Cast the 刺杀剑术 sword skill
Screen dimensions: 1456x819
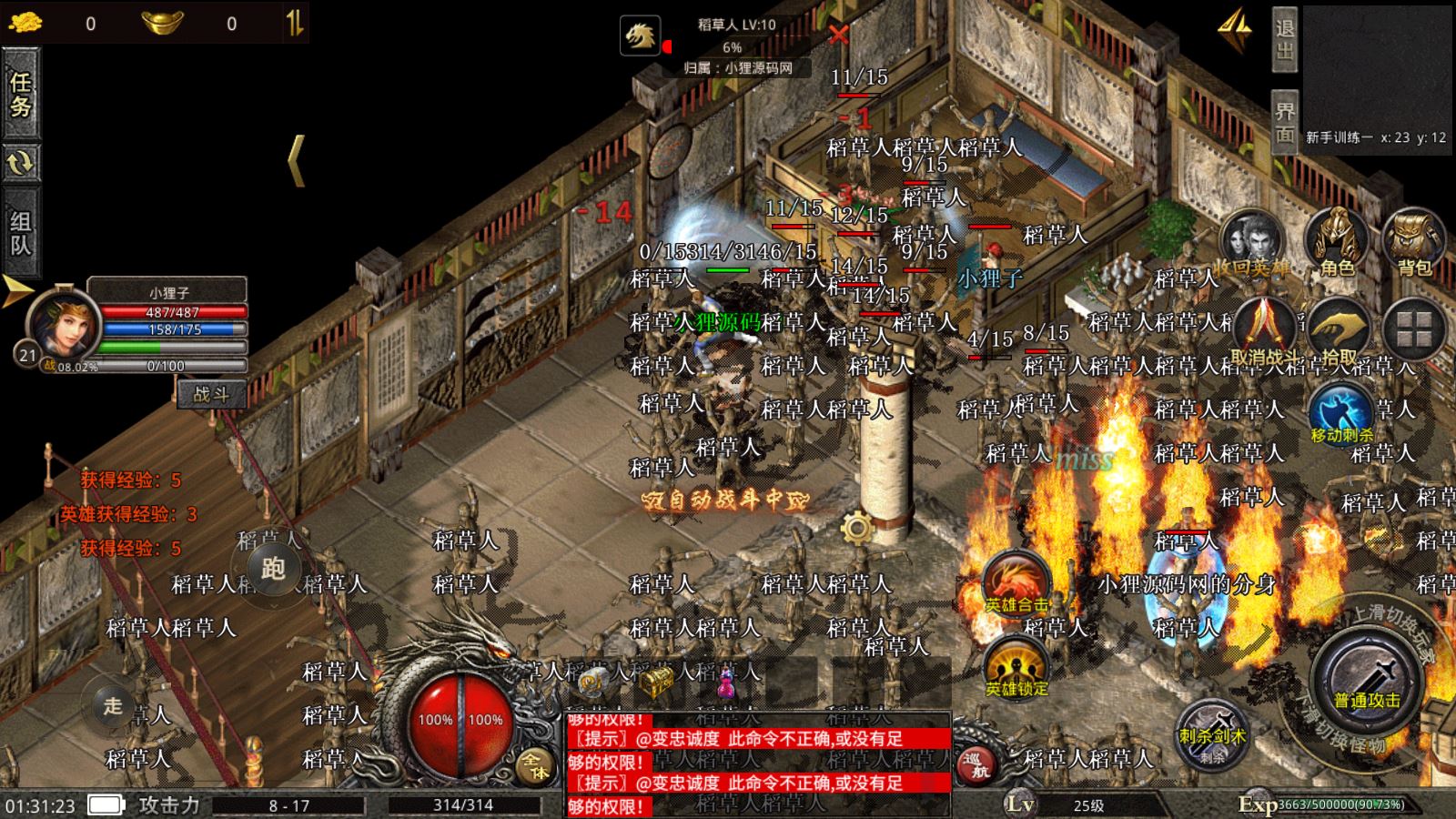point(1211,730)
